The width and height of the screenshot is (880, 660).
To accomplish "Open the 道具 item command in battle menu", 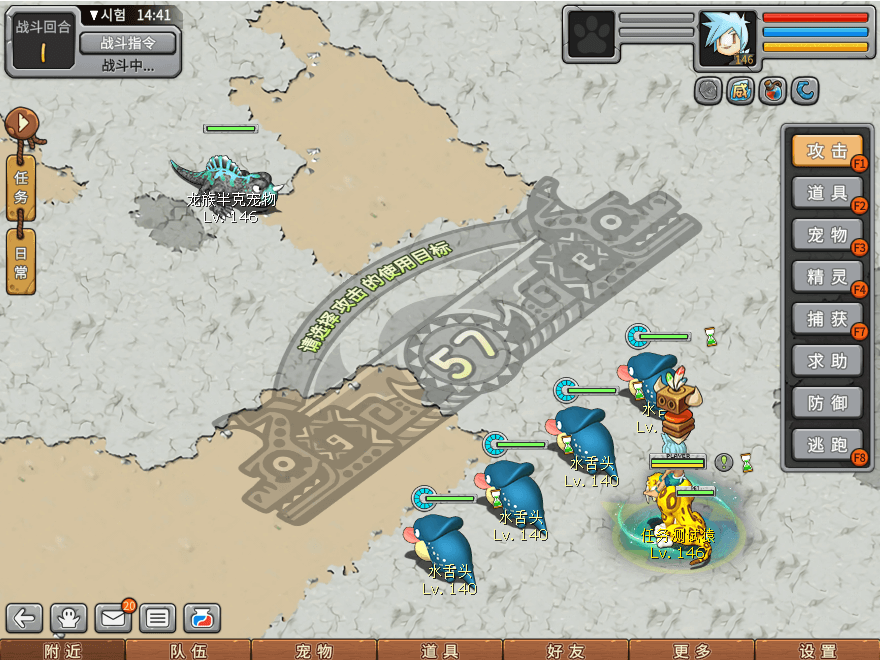I will tap(827, 193).
